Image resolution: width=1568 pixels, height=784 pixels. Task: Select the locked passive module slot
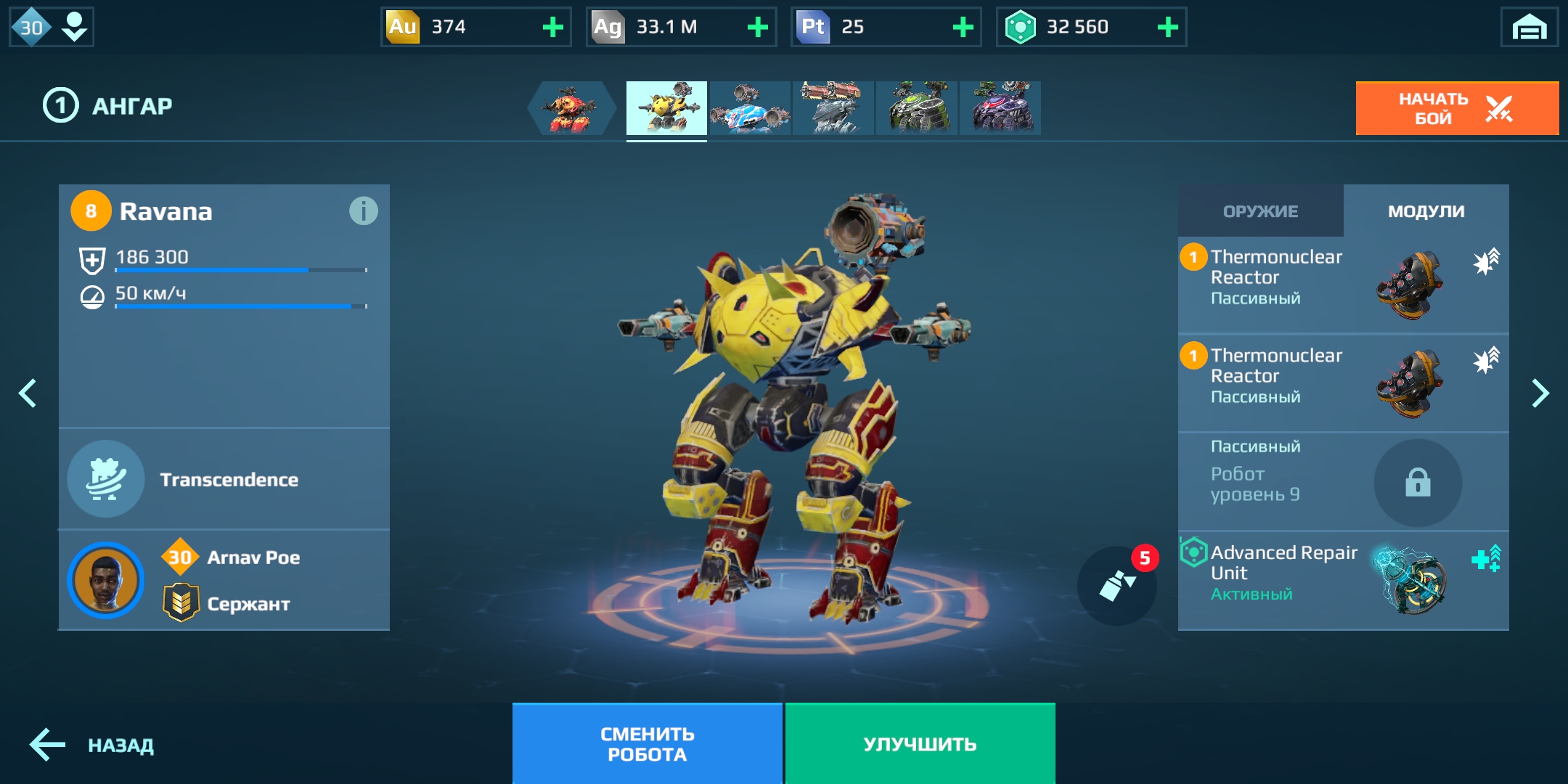pos(1417,482)
